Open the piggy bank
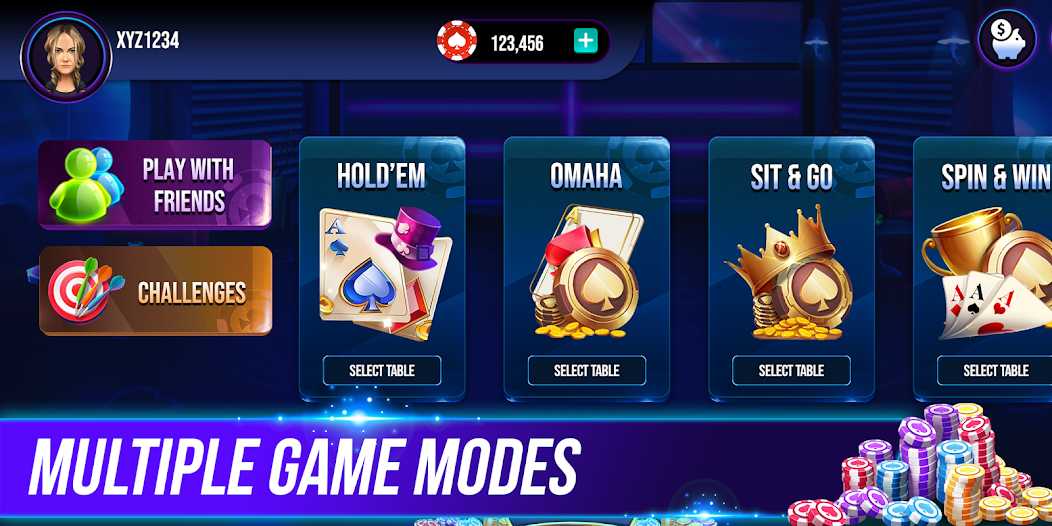The image size is (1052, 526). [x=1007, y=41]
